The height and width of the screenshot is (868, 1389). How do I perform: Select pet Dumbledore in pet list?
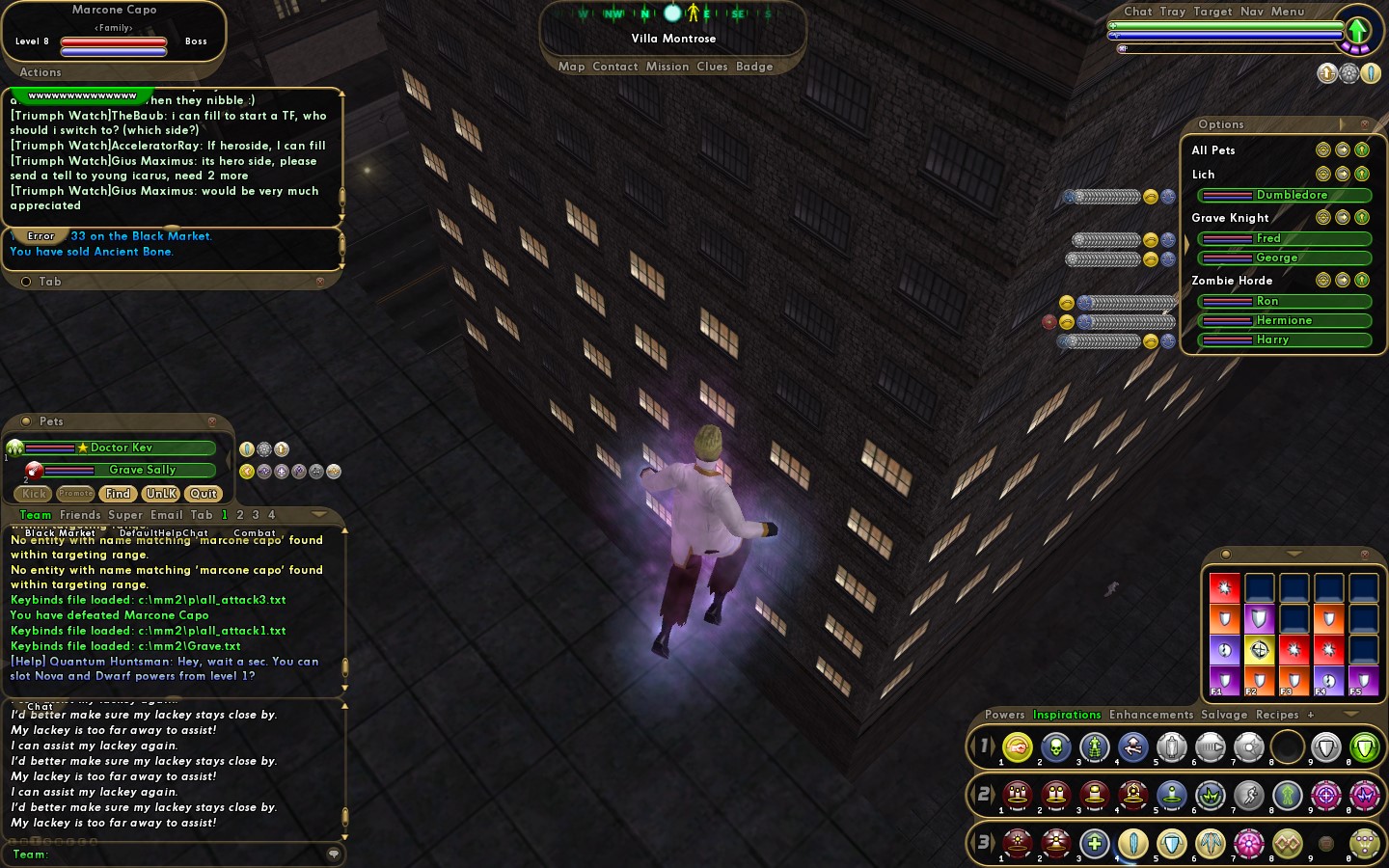(1291, 195)
